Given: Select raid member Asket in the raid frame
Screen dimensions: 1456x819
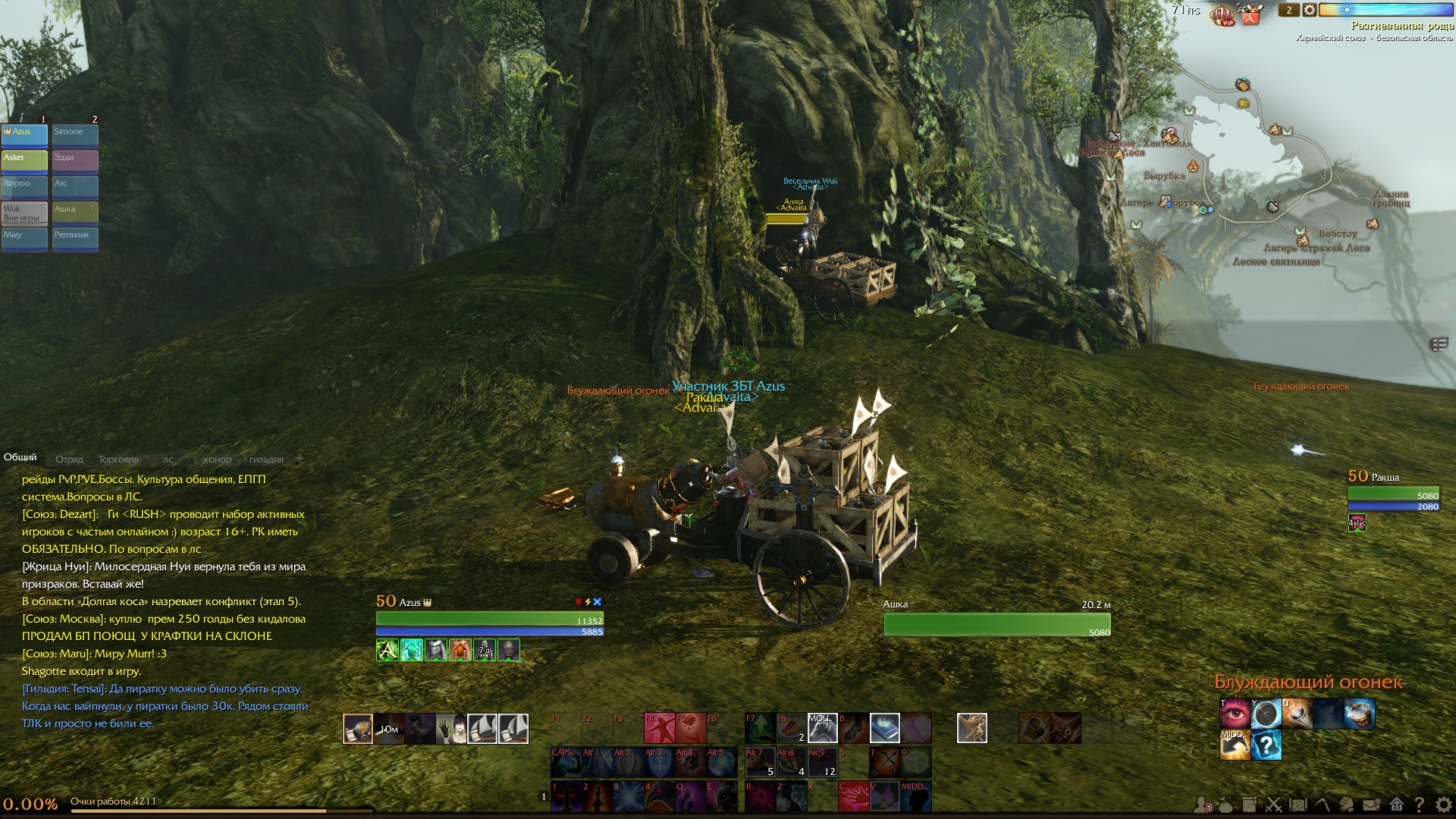Looking at the screenshot, I should point(24,160).
